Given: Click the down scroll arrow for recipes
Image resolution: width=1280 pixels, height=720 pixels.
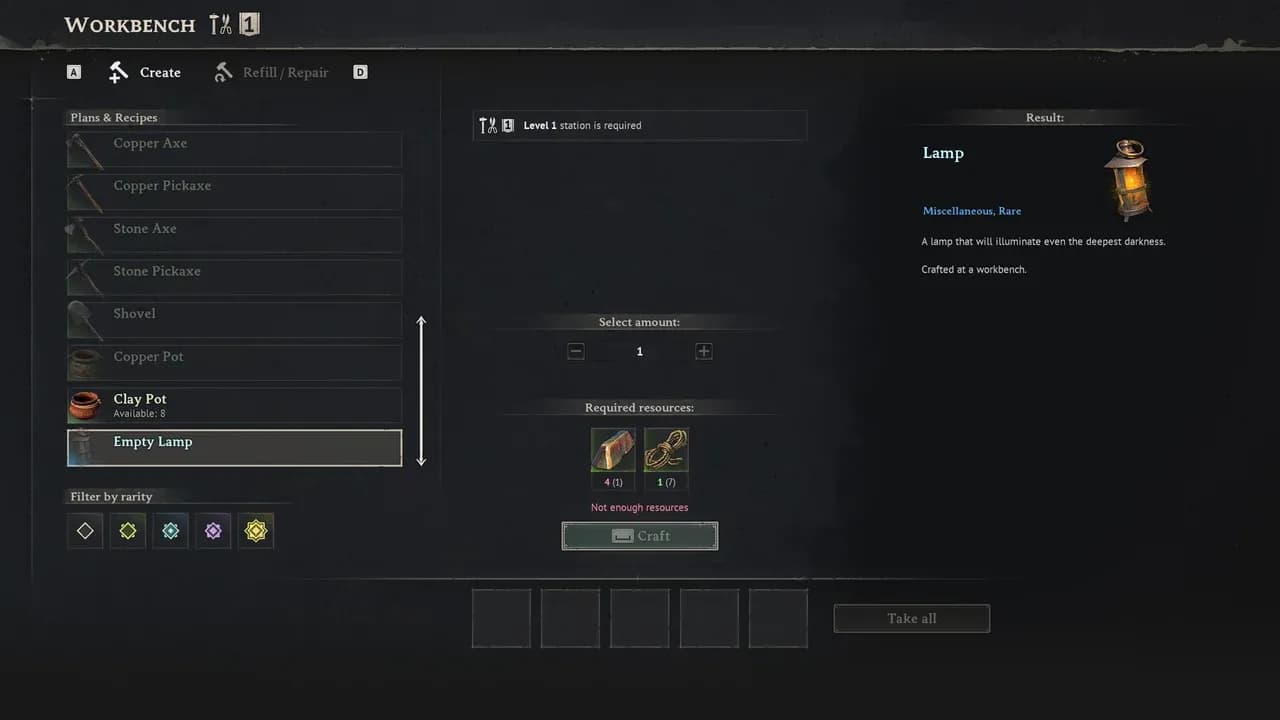Looking at the screenshot, I should click(x=421, y=460).
